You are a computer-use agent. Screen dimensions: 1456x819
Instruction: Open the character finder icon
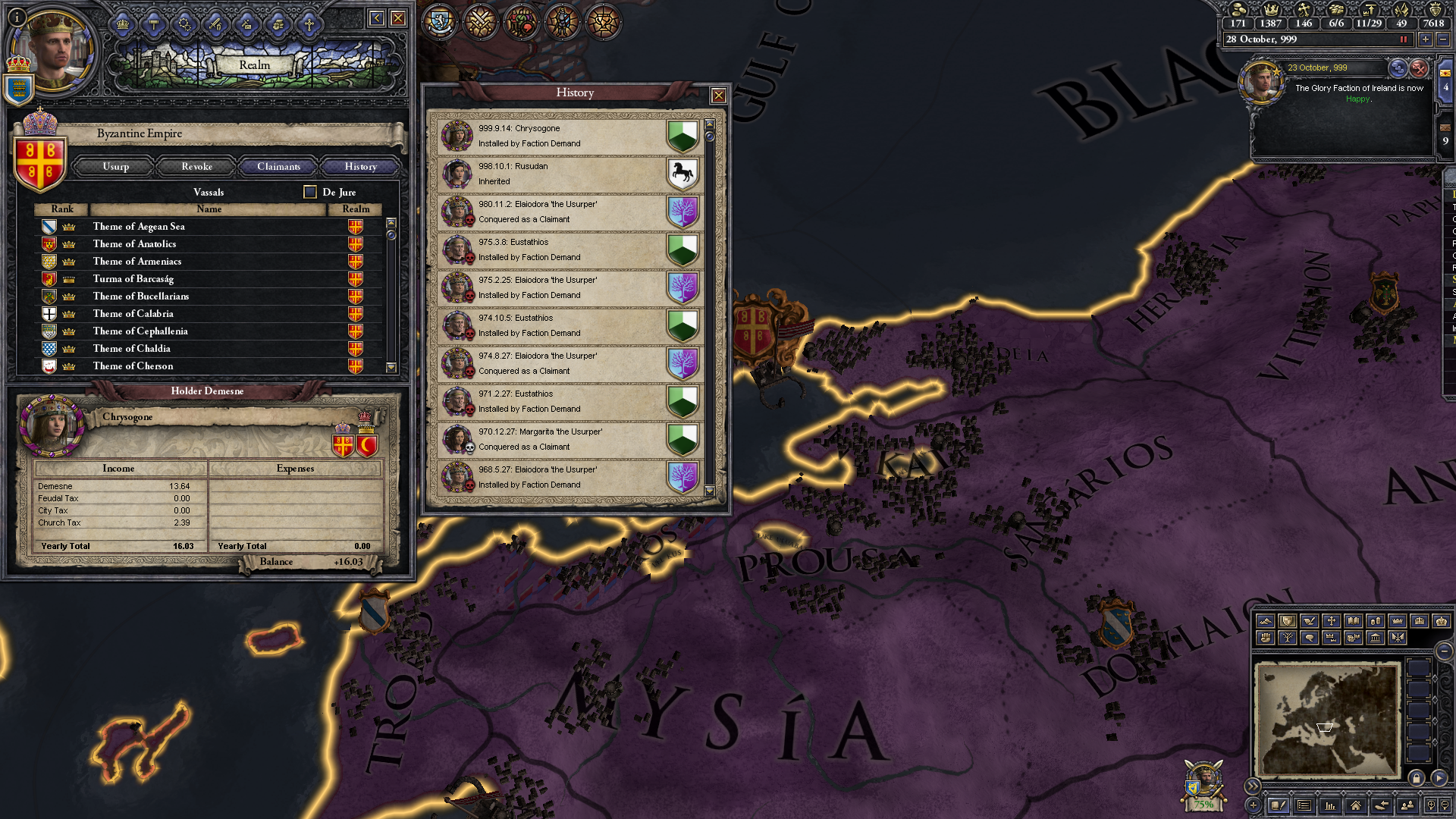point(1407,806)
